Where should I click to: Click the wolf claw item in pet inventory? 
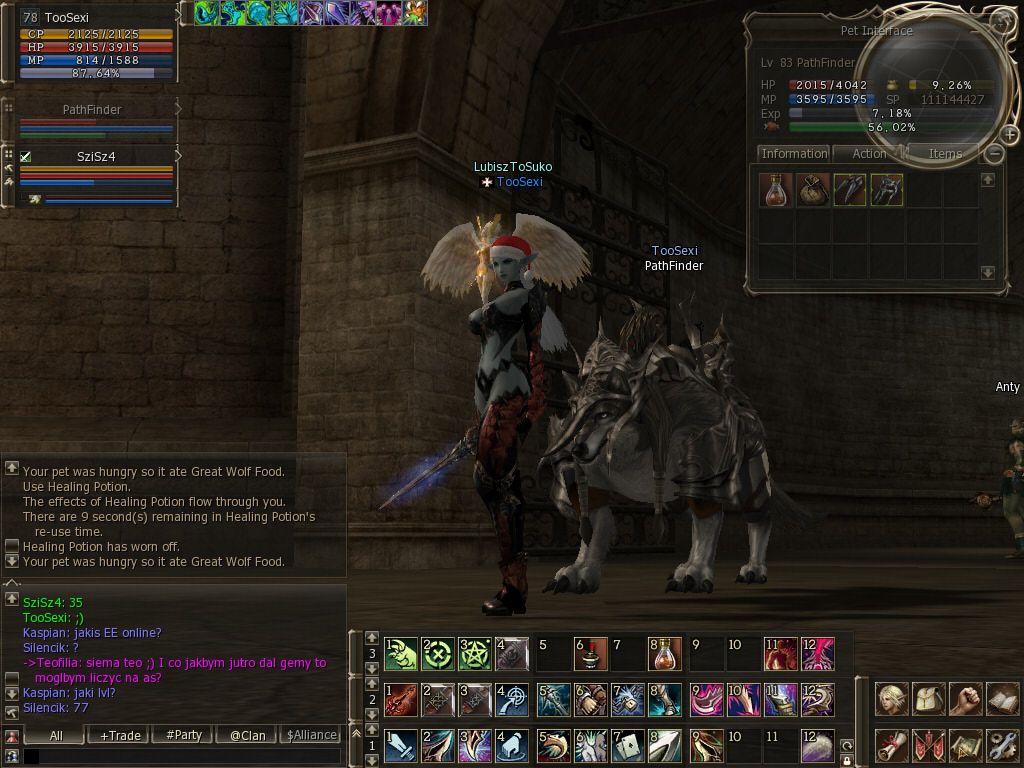(x=849, y=190)
